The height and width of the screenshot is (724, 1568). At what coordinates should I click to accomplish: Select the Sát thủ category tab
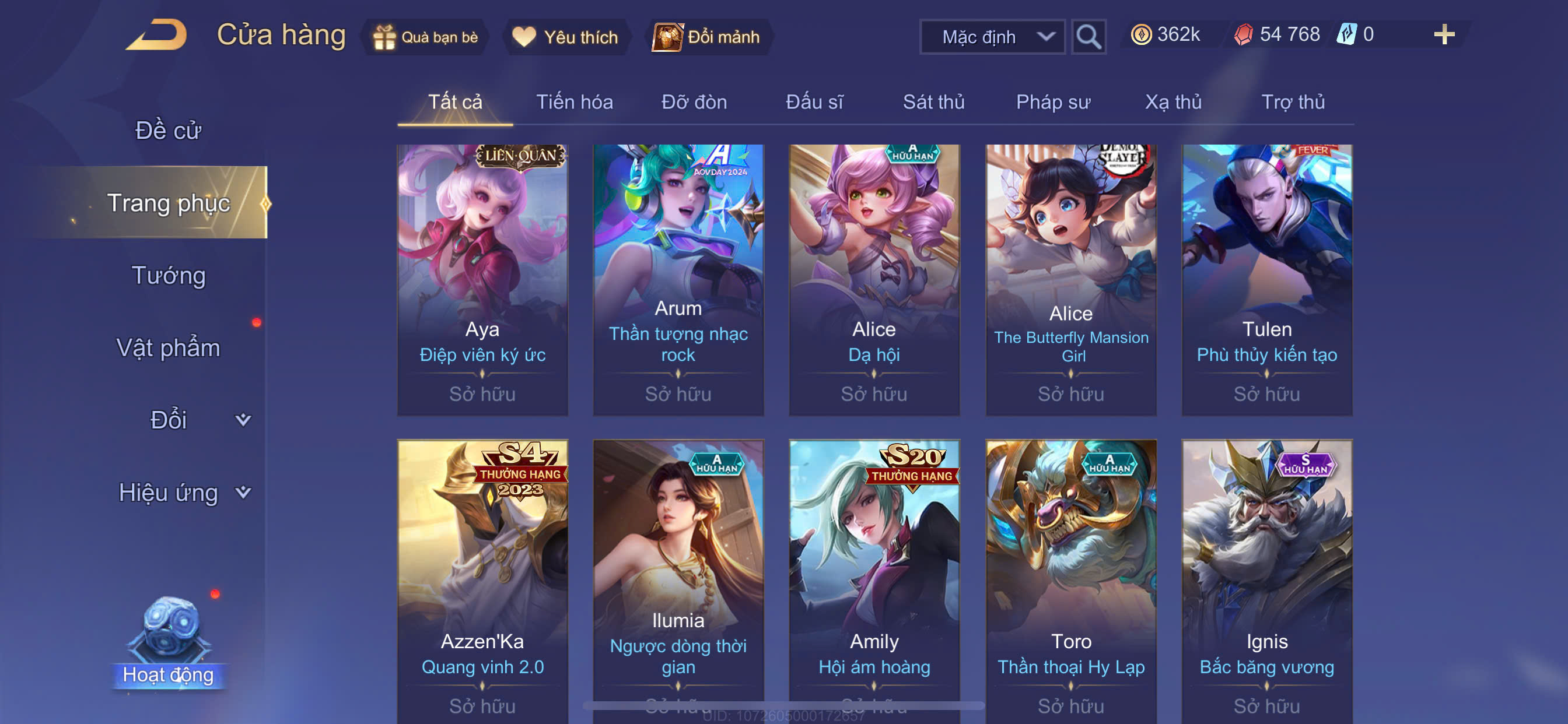[933, 101]
